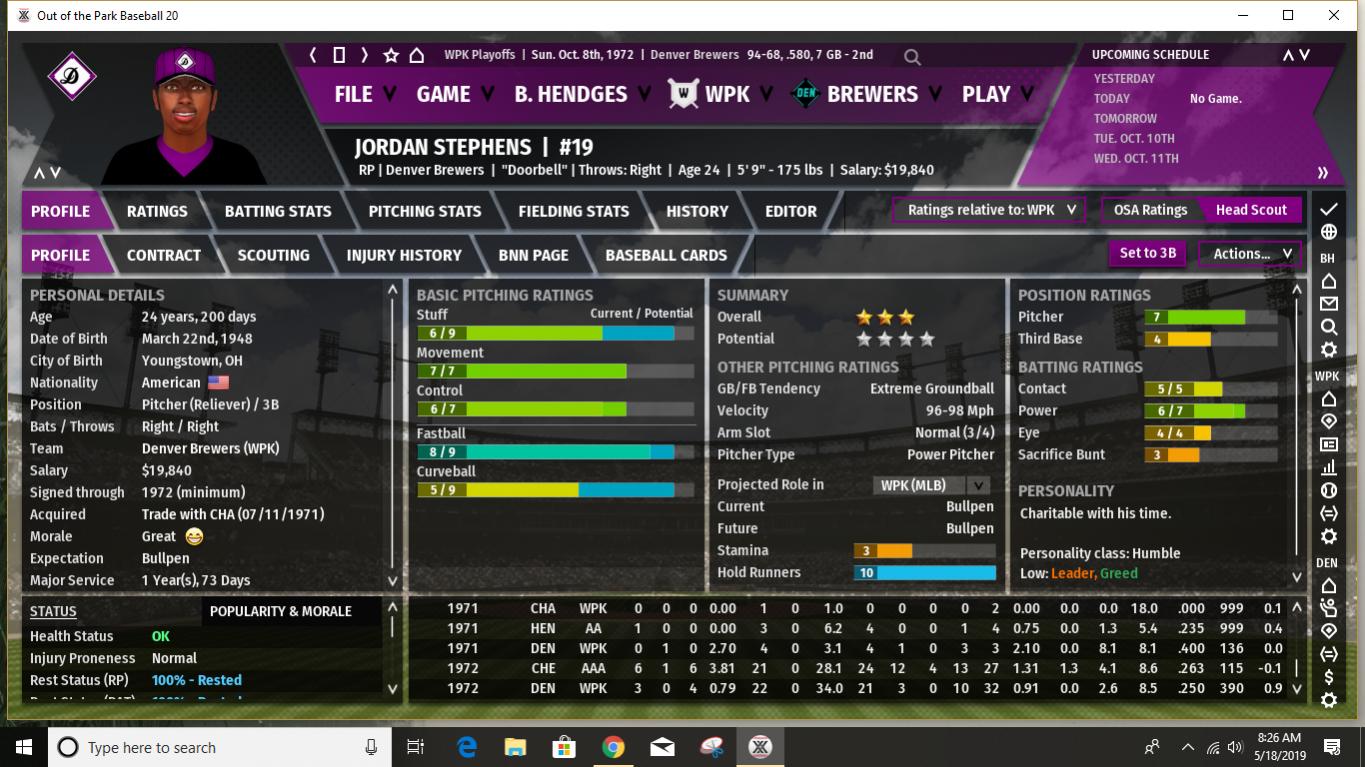Click the Head Scout button
This screenshot has width=1365, height=767.
(1251, 210)
